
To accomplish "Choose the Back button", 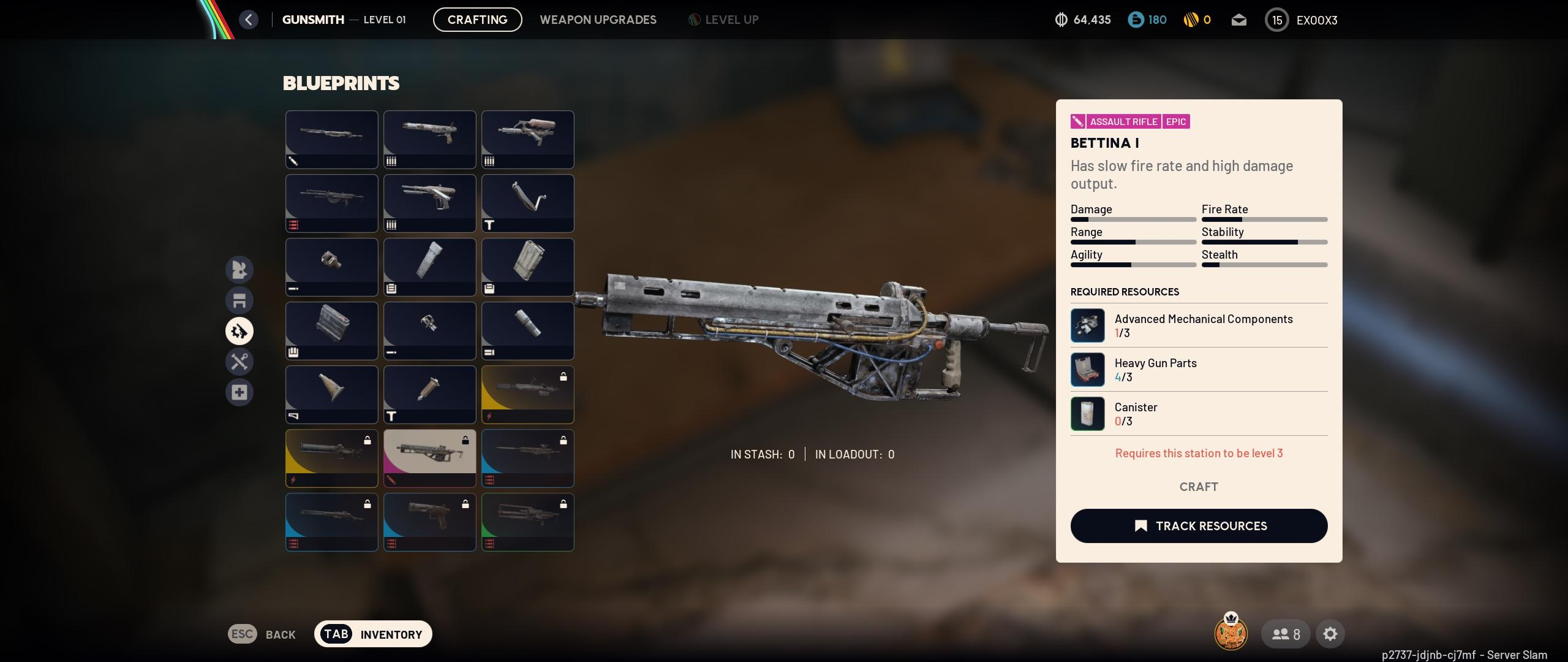I will (262, 634).
